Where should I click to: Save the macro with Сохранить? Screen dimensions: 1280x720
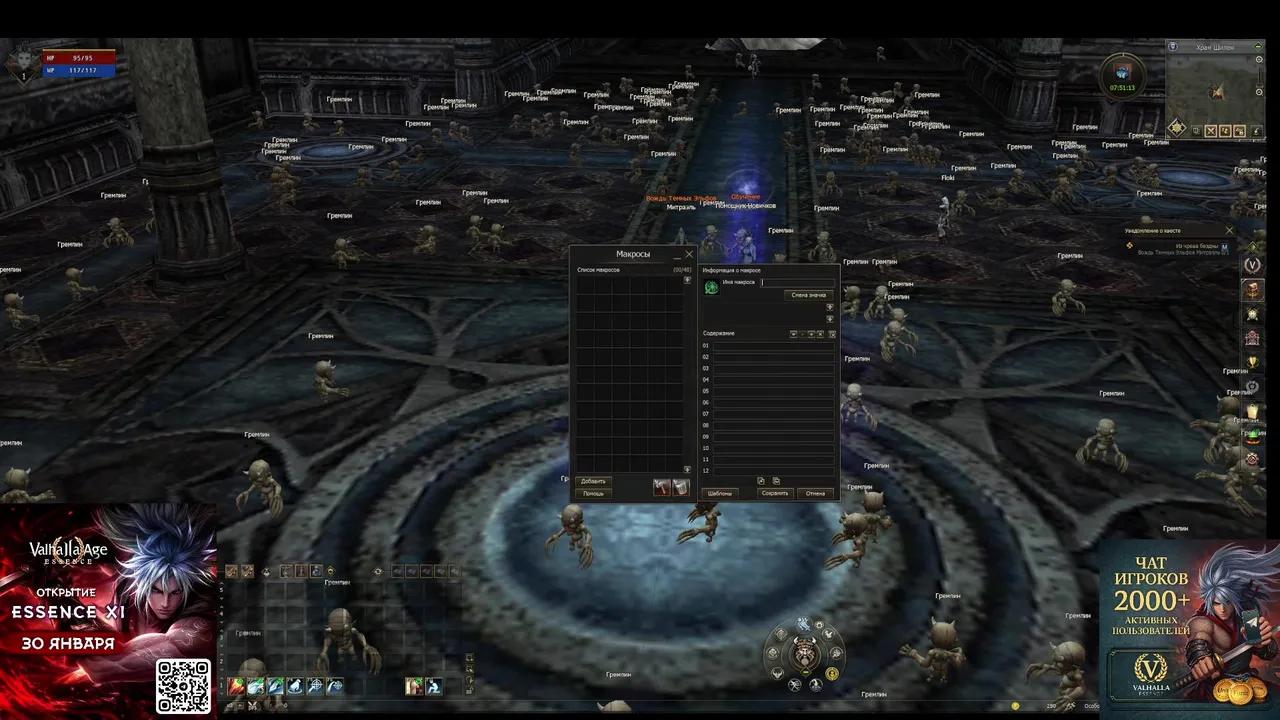pos(775,493)
